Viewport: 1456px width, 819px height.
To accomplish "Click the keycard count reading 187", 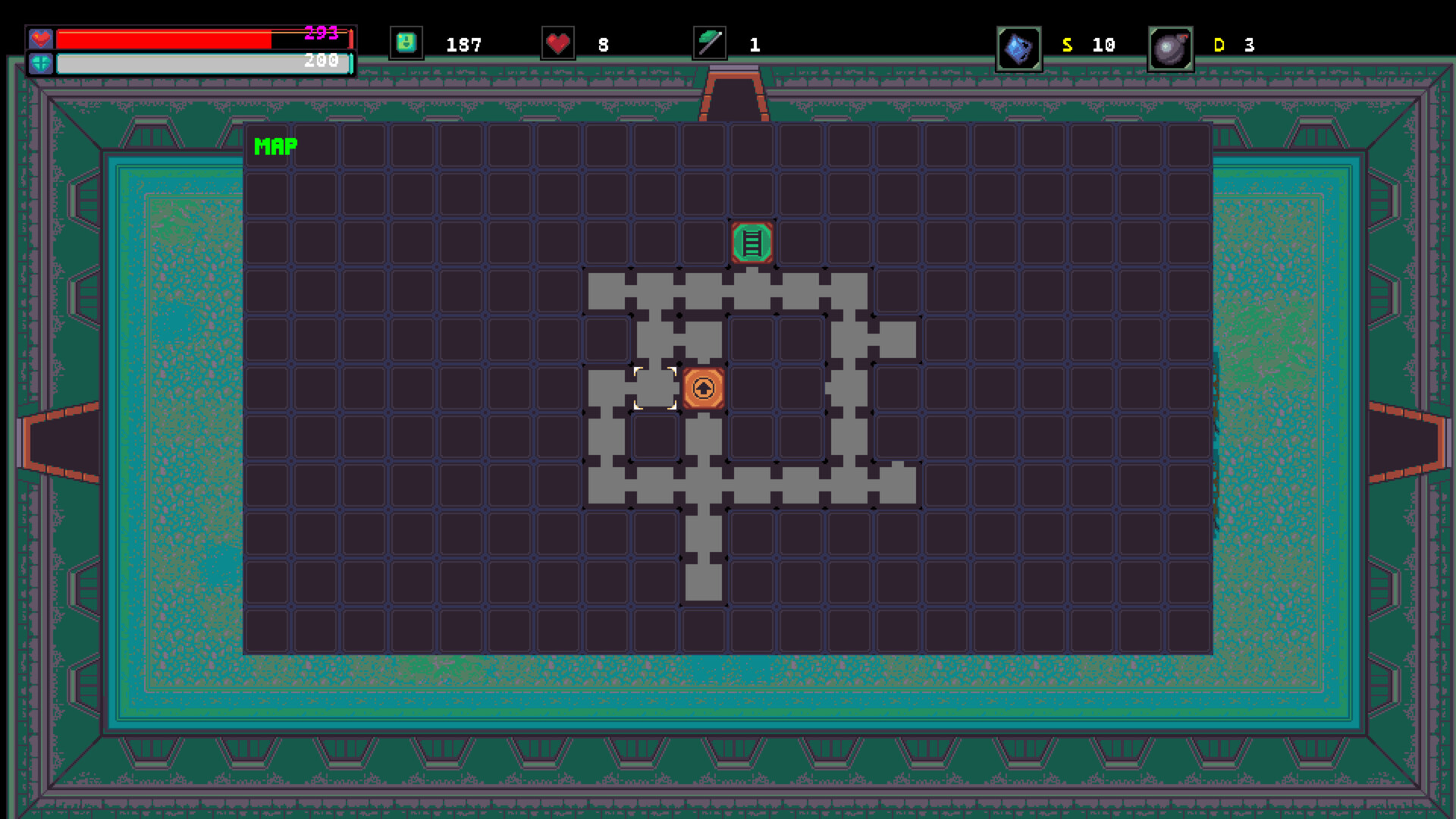I will 463,45.
